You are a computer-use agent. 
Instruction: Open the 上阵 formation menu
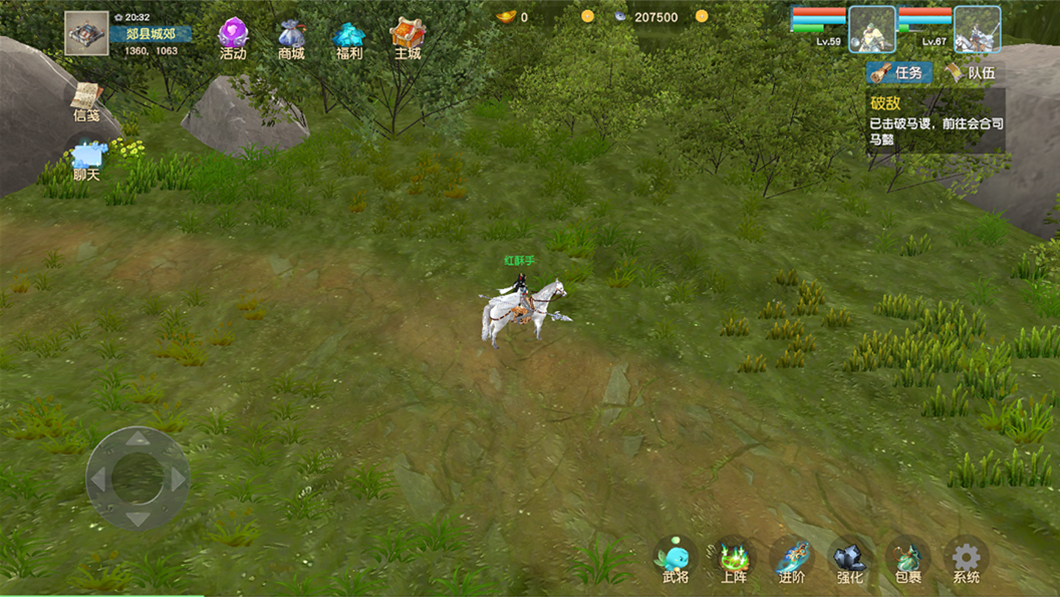click(734, 560)
